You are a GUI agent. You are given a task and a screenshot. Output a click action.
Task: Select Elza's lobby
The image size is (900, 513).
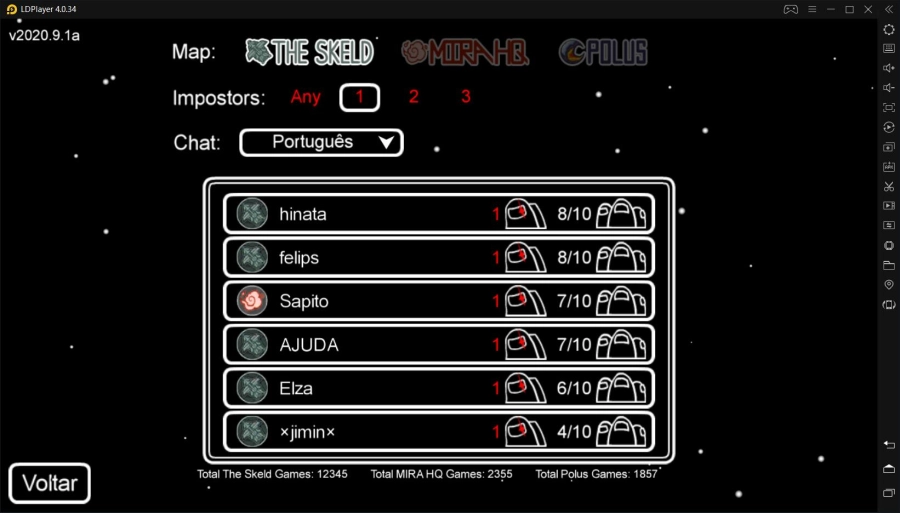pyautogui.click(x=439, y=388)
